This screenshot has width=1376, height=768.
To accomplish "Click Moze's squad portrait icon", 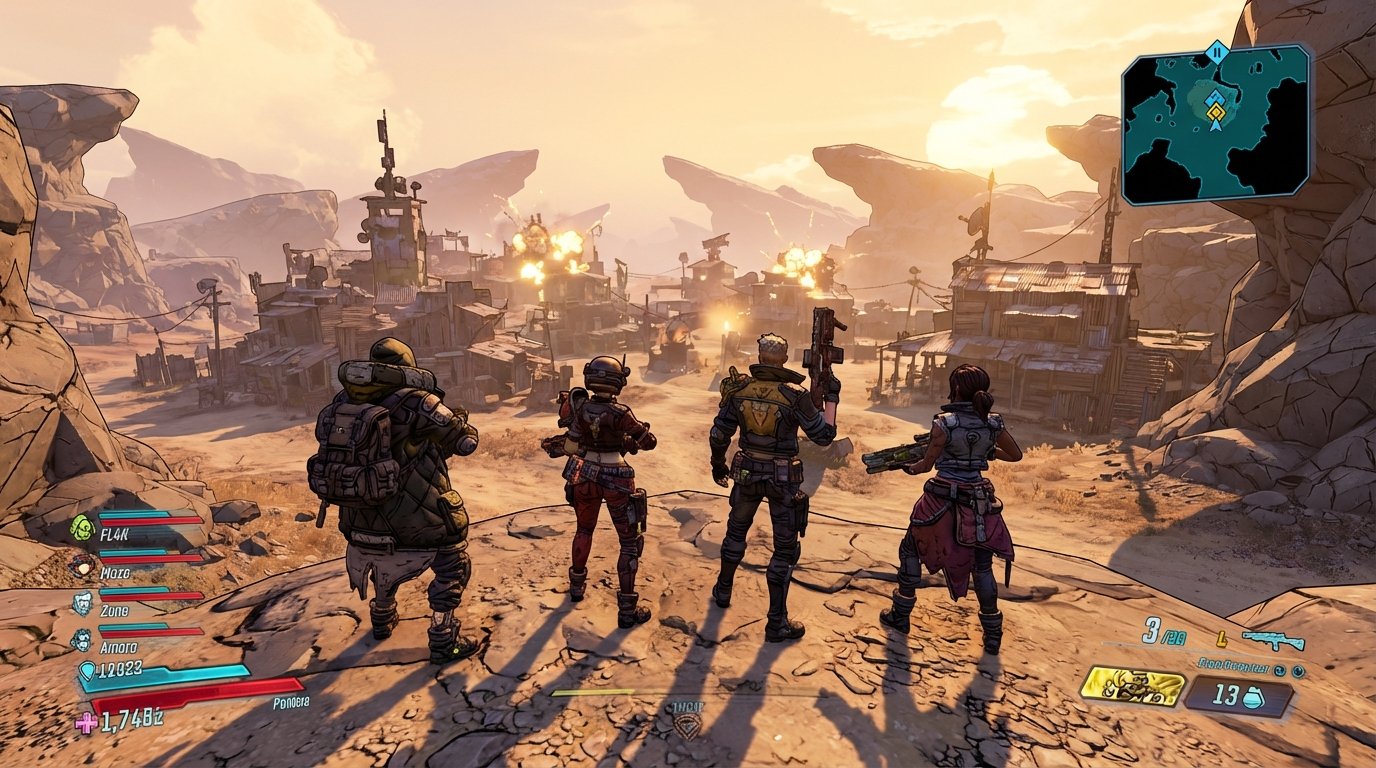I will (82, 565).
